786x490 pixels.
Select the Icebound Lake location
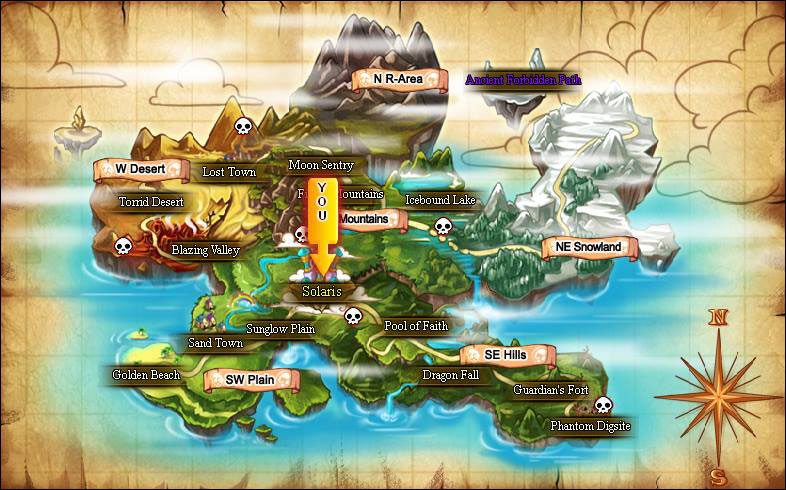(440, 200)
